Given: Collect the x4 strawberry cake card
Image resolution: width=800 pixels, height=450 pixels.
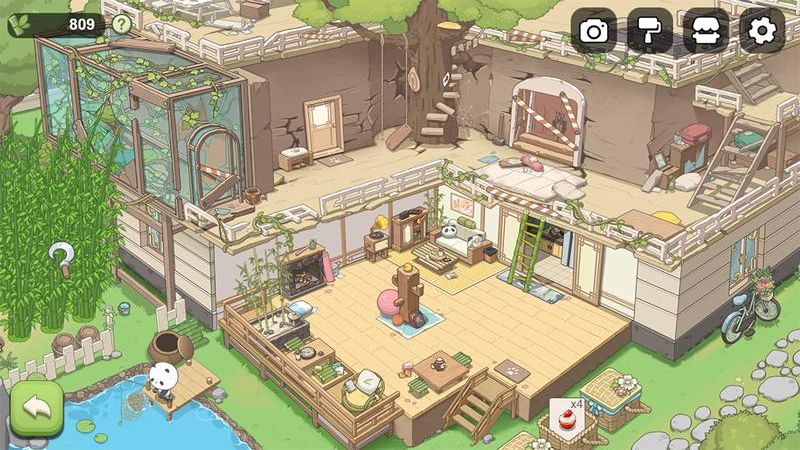Looking at the screenshot, I should pyautogui.click(x=565, y=421).
